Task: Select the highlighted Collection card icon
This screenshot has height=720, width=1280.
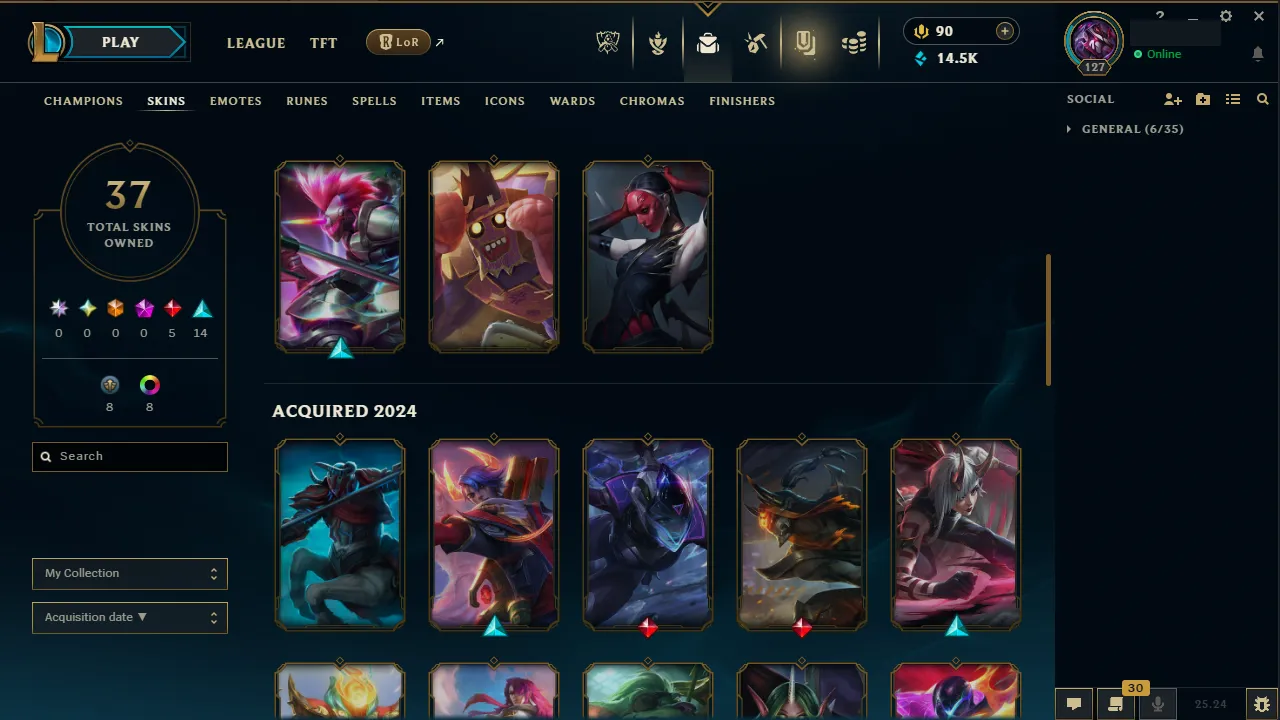Action: [805, 42]
